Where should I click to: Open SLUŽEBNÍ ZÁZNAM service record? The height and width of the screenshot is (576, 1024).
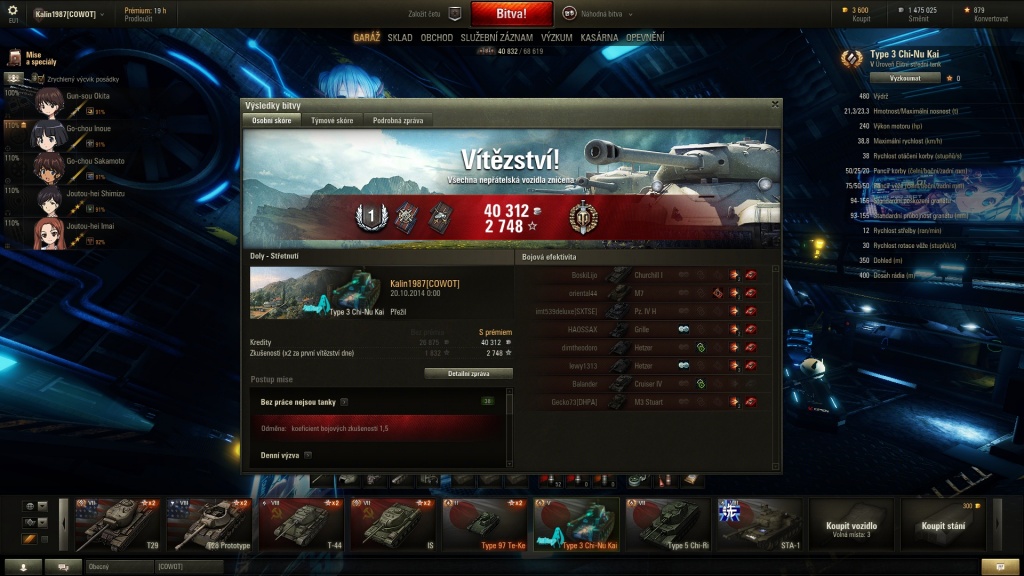pyautogui.click(x=496, y=38)
